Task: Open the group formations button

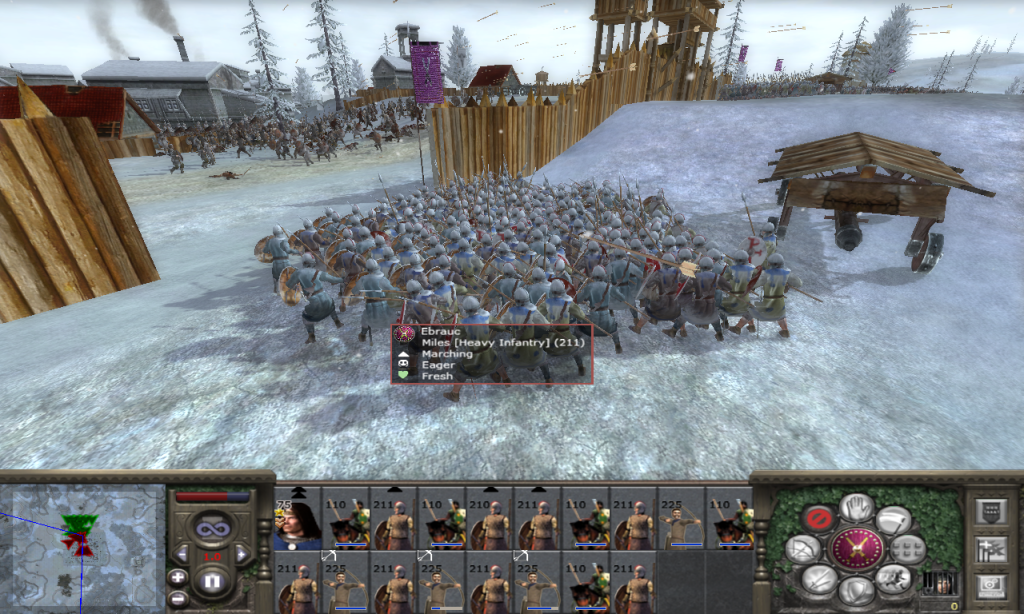Action: point(908,548)
